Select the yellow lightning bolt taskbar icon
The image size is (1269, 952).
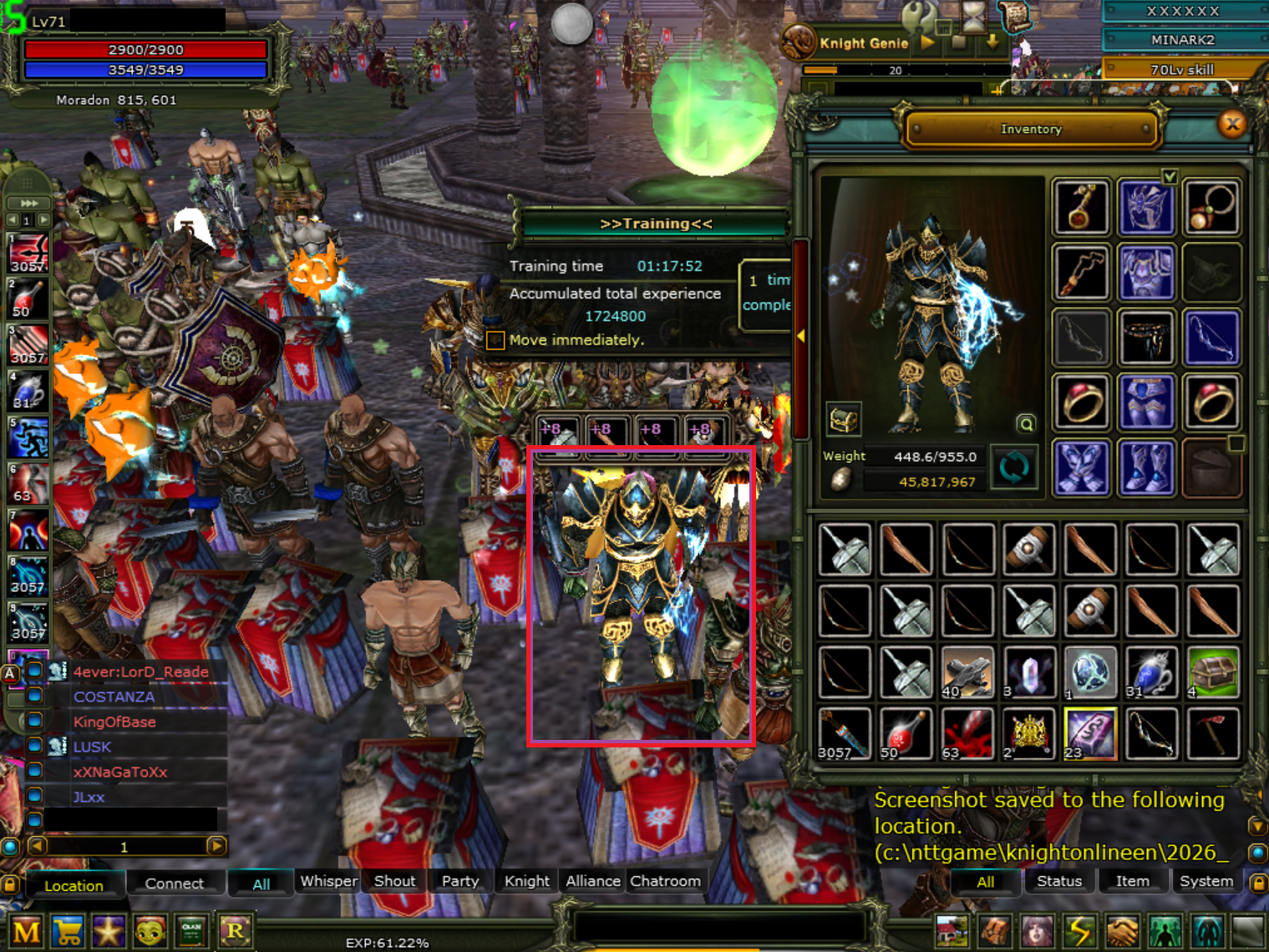point(1081,929)
